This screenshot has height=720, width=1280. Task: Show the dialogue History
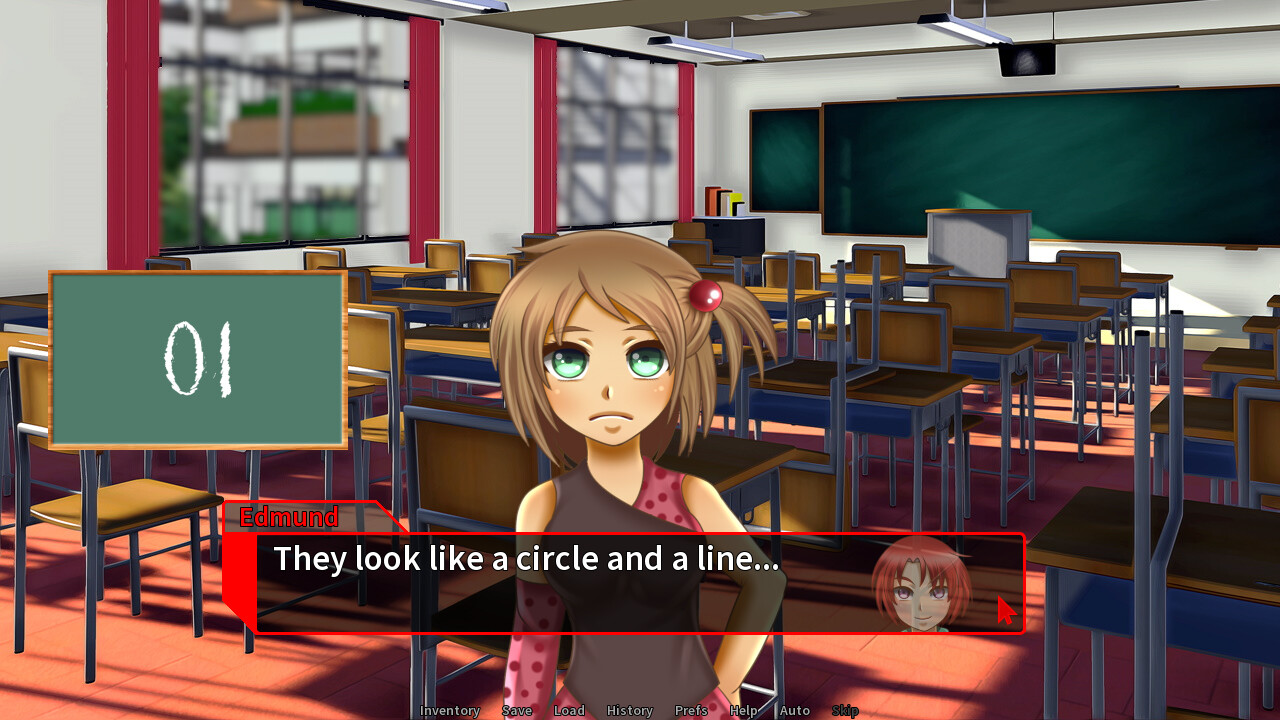[629, 710]
